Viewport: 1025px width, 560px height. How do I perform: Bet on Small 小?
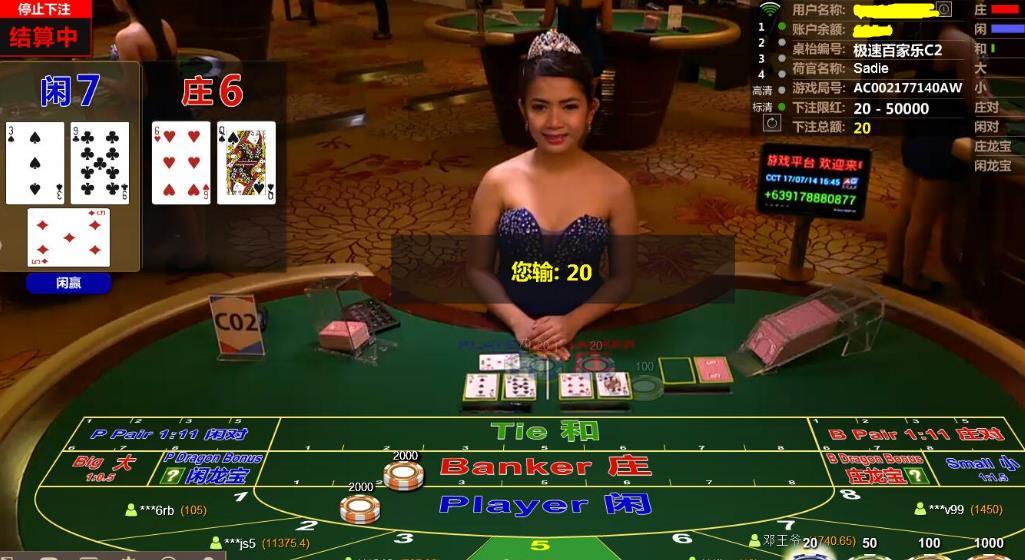[x=969, y=468]
